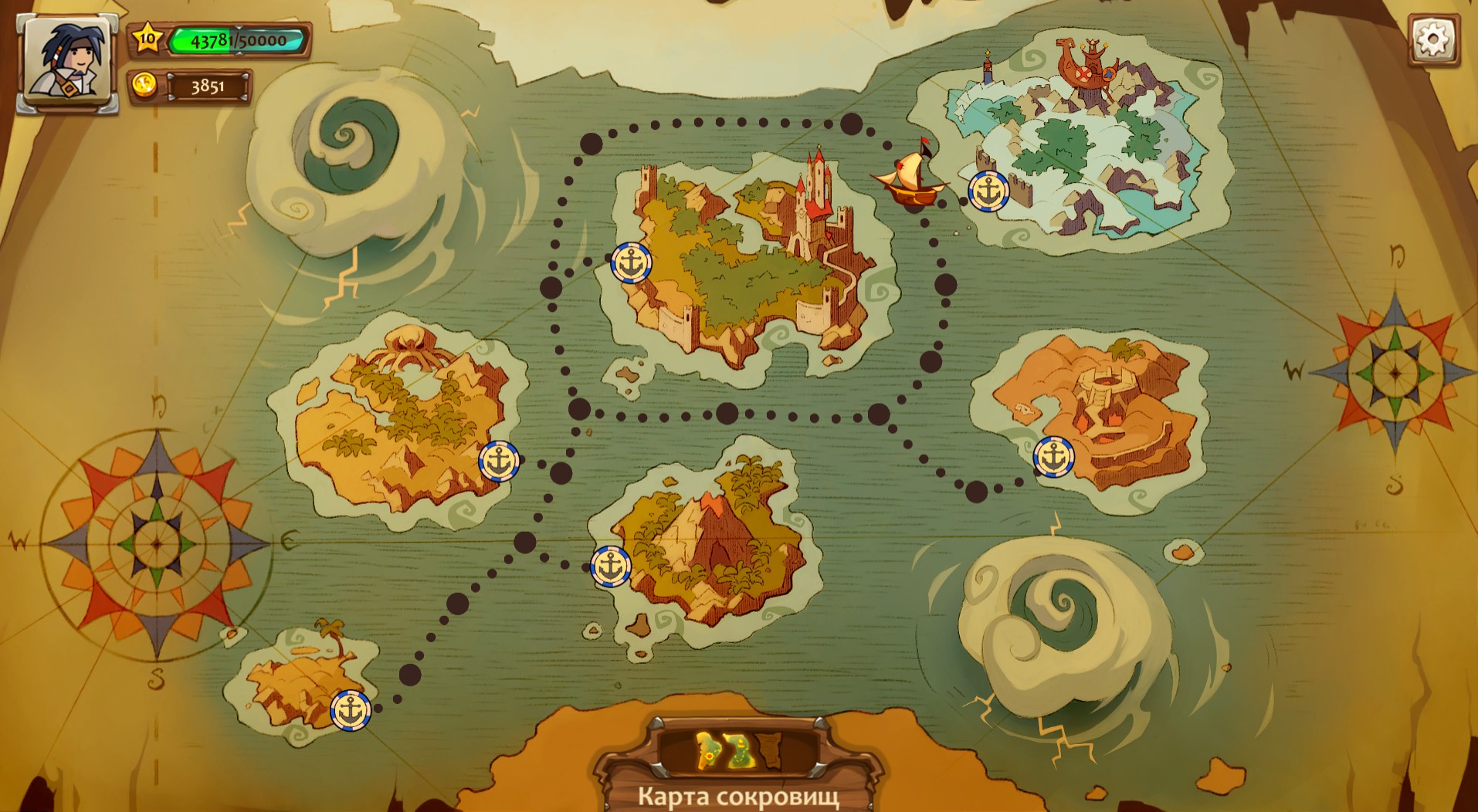Image resolution: width=1478 pixels, height=812 pixels.
Task: Choose the anchor marker on the octopus island
Action: pos(499,462)
